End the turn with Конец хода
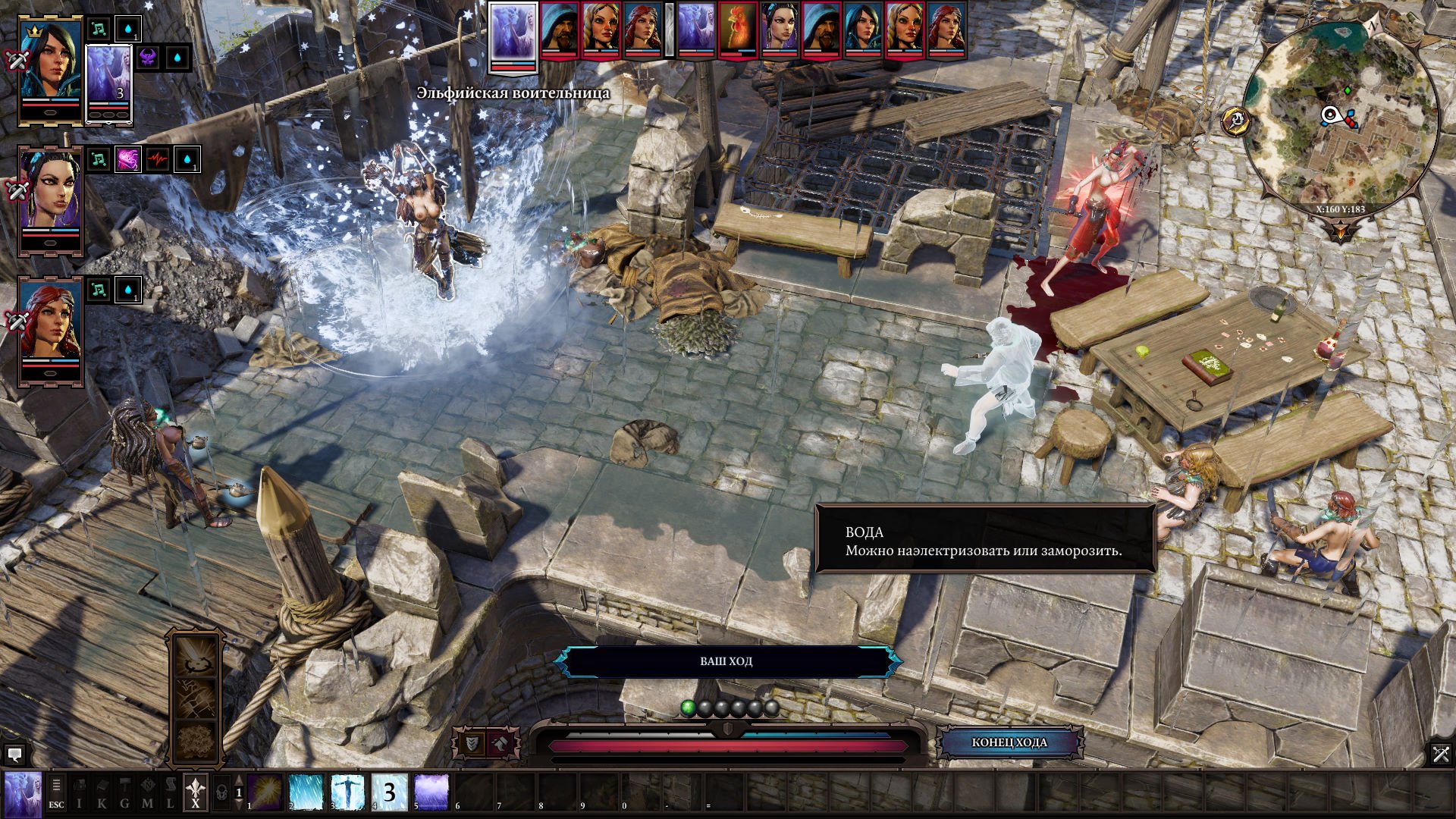The height and width of the screenshot is (819, 1456). 1009,742
